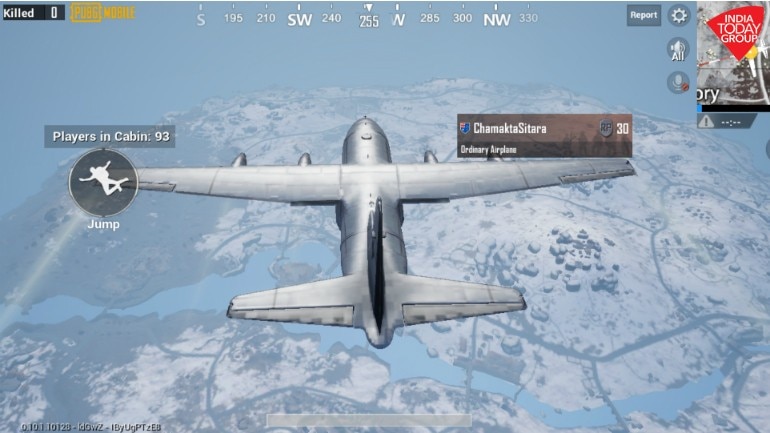
Task: Toggle the muted microphone icon
Action: (679, 83)
